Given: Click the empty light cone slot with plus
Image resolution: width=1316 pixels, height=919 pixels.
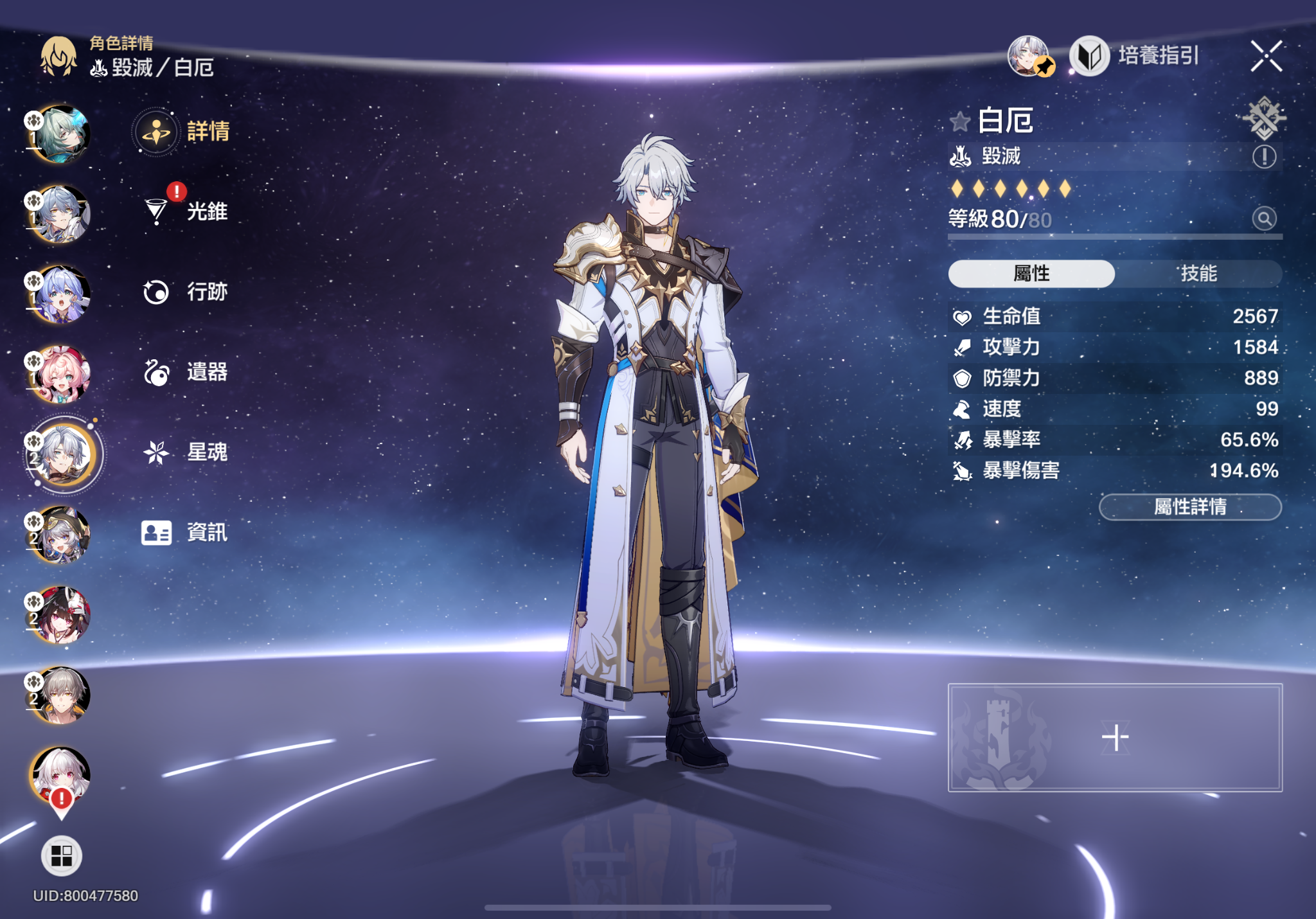Looking at the screenshot, I should (x=1115, y=737).
